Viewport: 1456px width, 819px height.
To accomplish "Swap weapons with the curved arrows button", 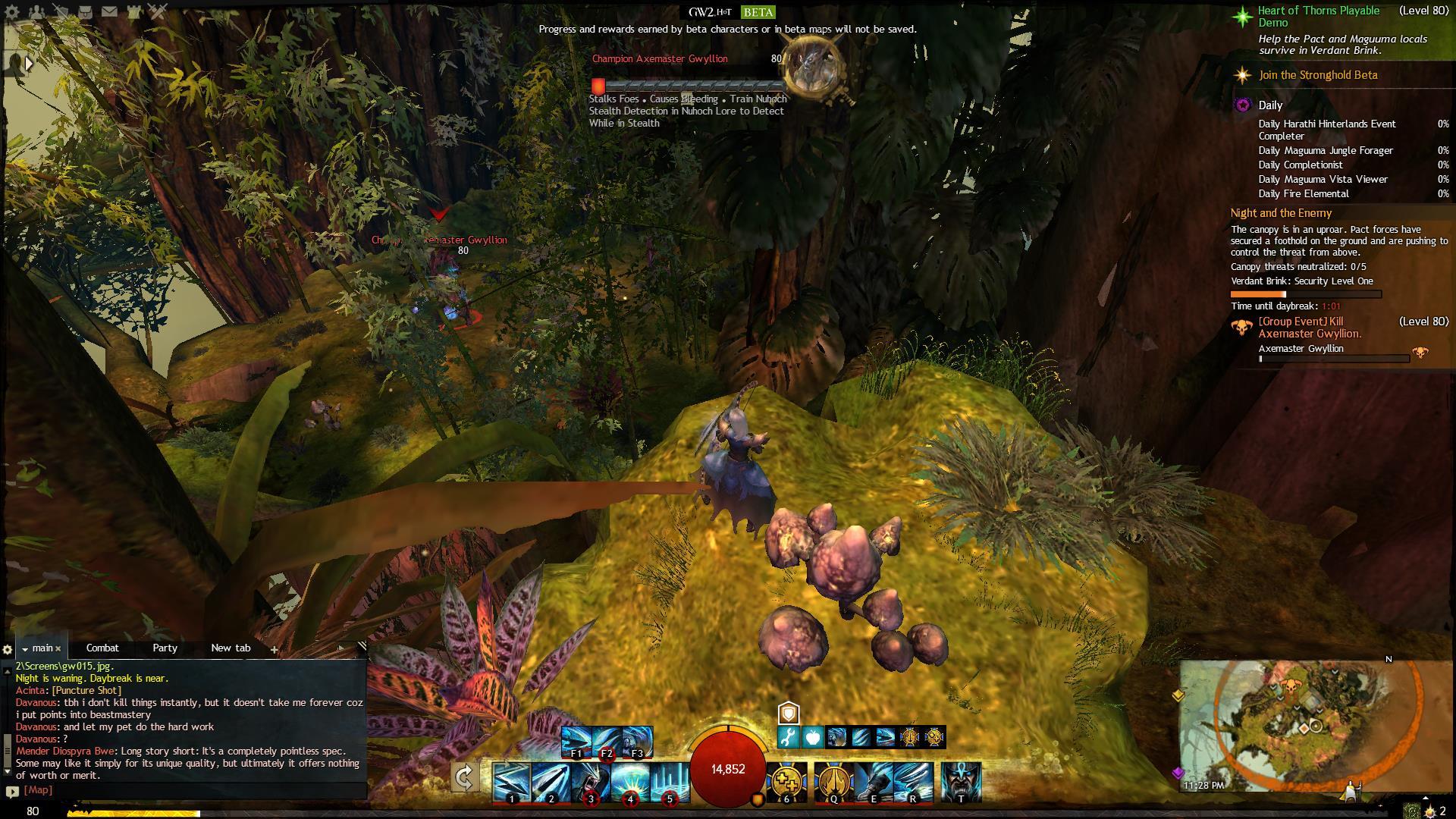I will [x=465, y=778].
